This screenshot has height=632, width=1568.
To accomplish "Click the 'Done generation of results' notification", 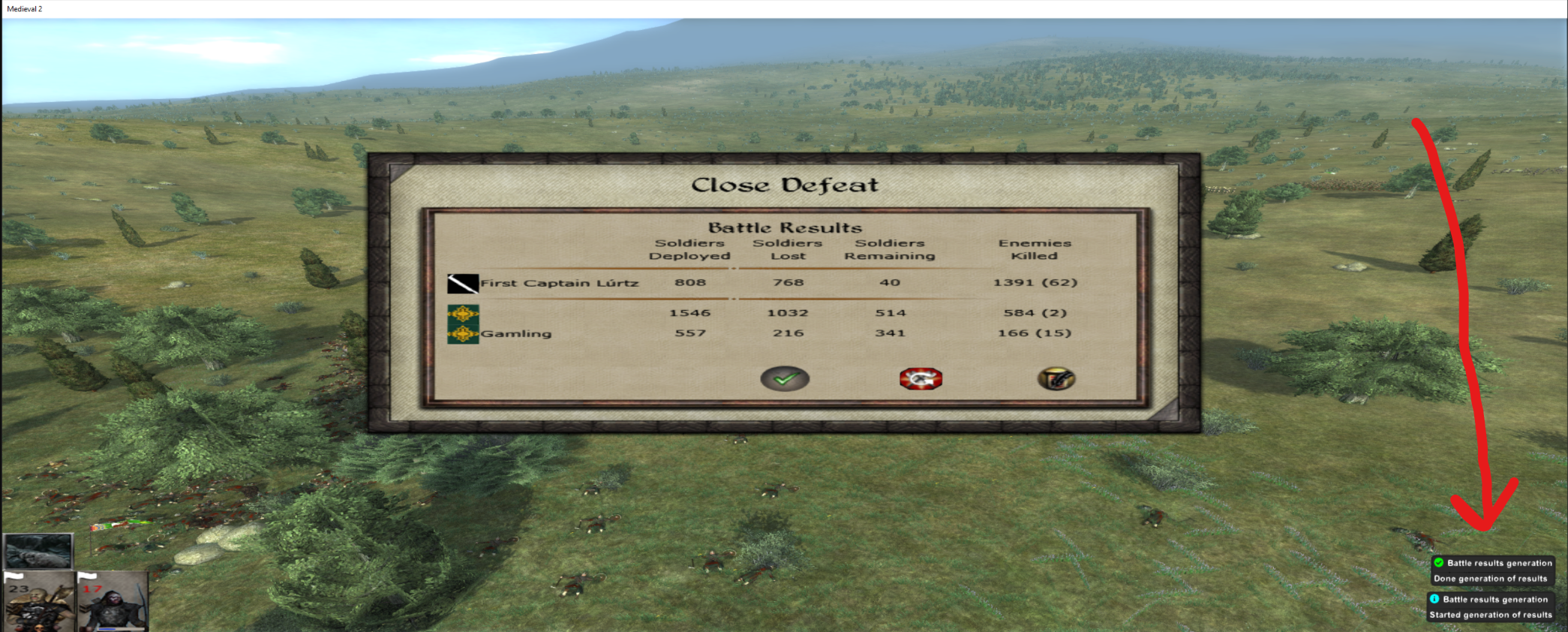I will coord(1491,571).
